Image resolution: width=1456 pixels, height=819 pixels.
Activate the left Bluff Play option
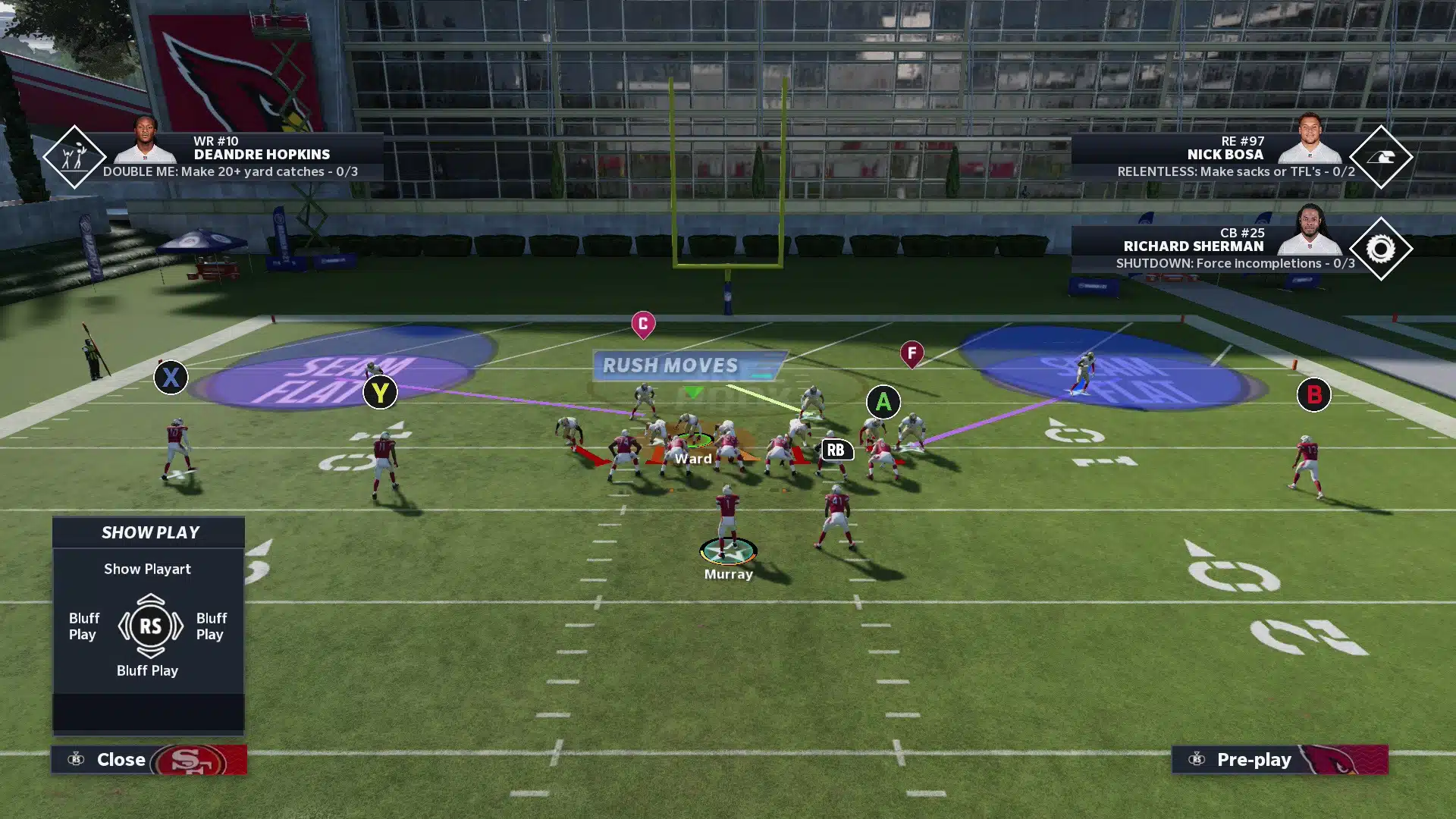[83, 626]
